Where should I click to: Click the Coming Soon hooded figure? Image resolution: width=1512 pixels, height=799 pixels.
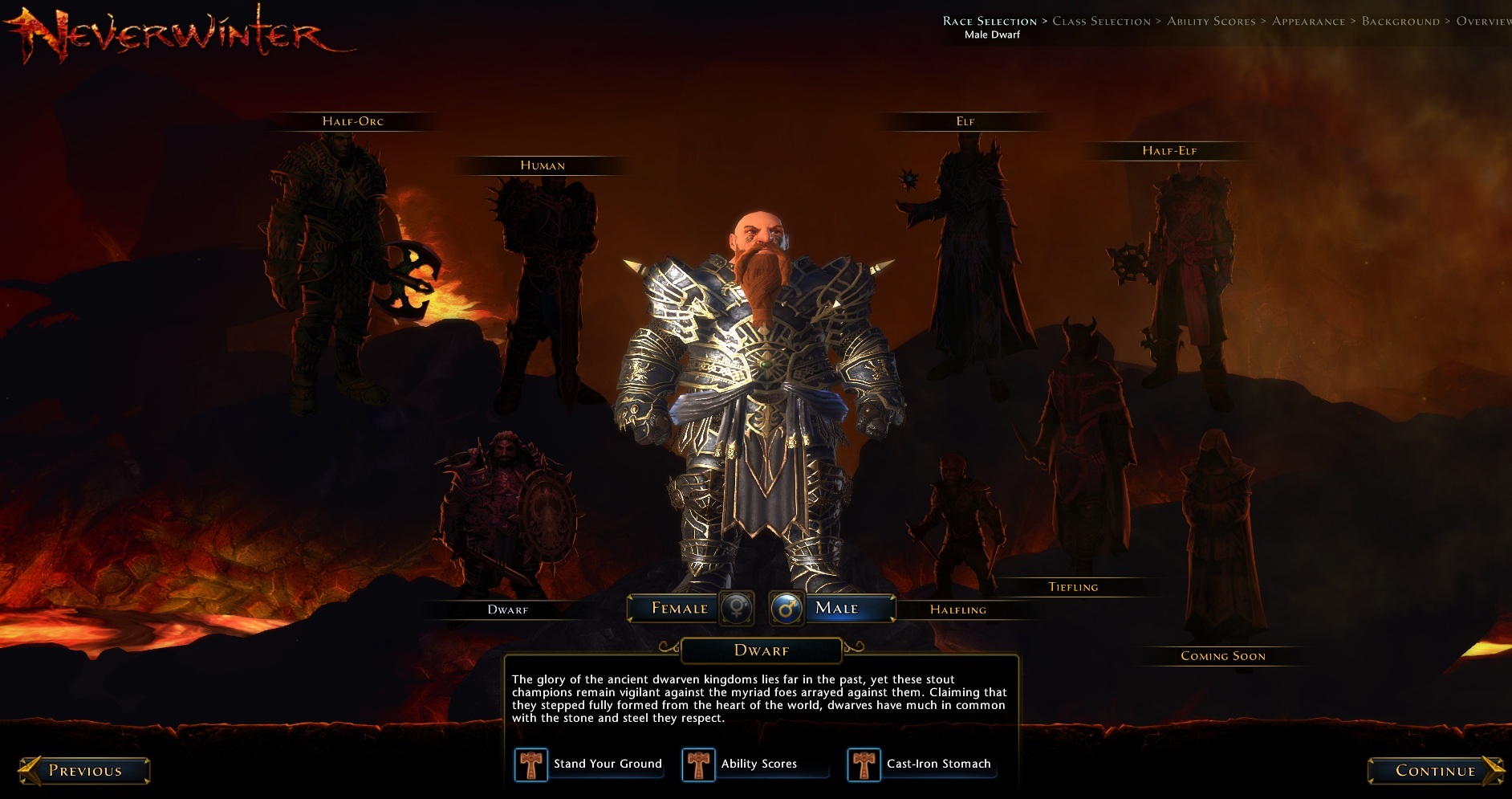pyautogui.click(x=1220, y=522)
